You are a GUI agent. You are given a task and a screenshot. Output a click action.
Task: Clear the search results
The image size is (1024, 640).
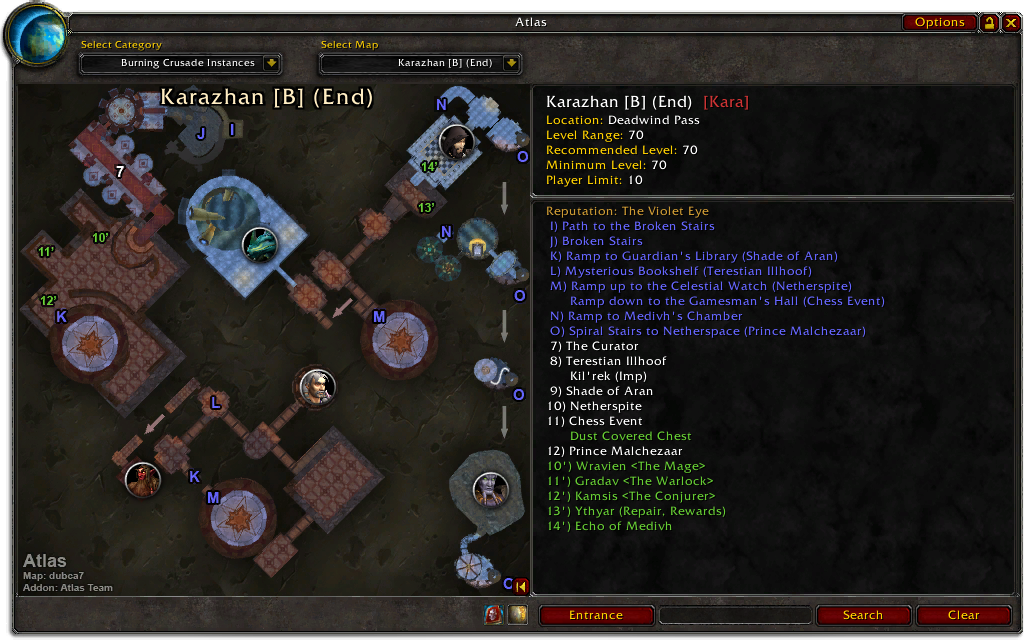963,615
